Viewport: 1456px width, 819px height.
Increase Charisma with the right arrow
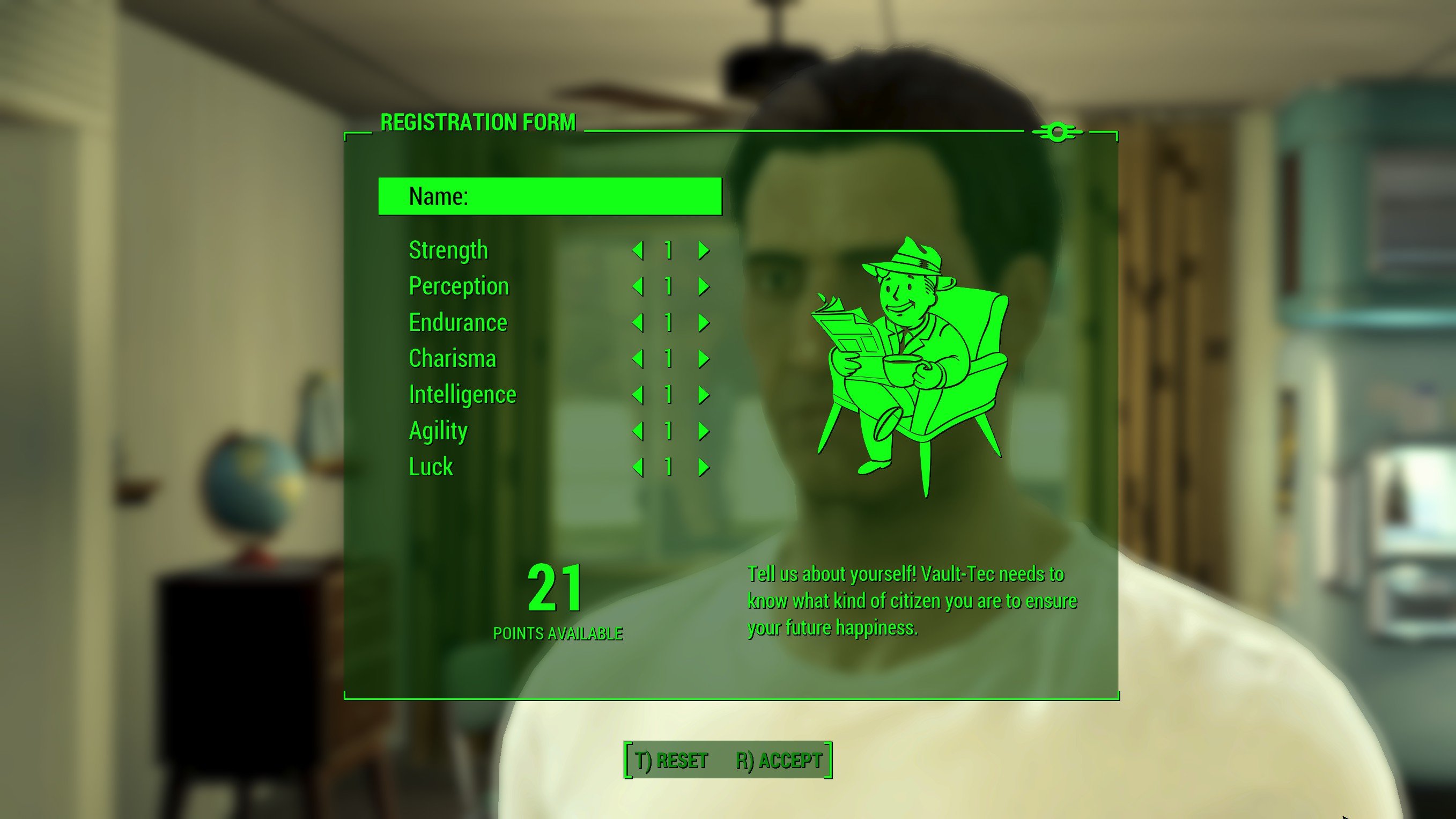click(x=703, y=359)
